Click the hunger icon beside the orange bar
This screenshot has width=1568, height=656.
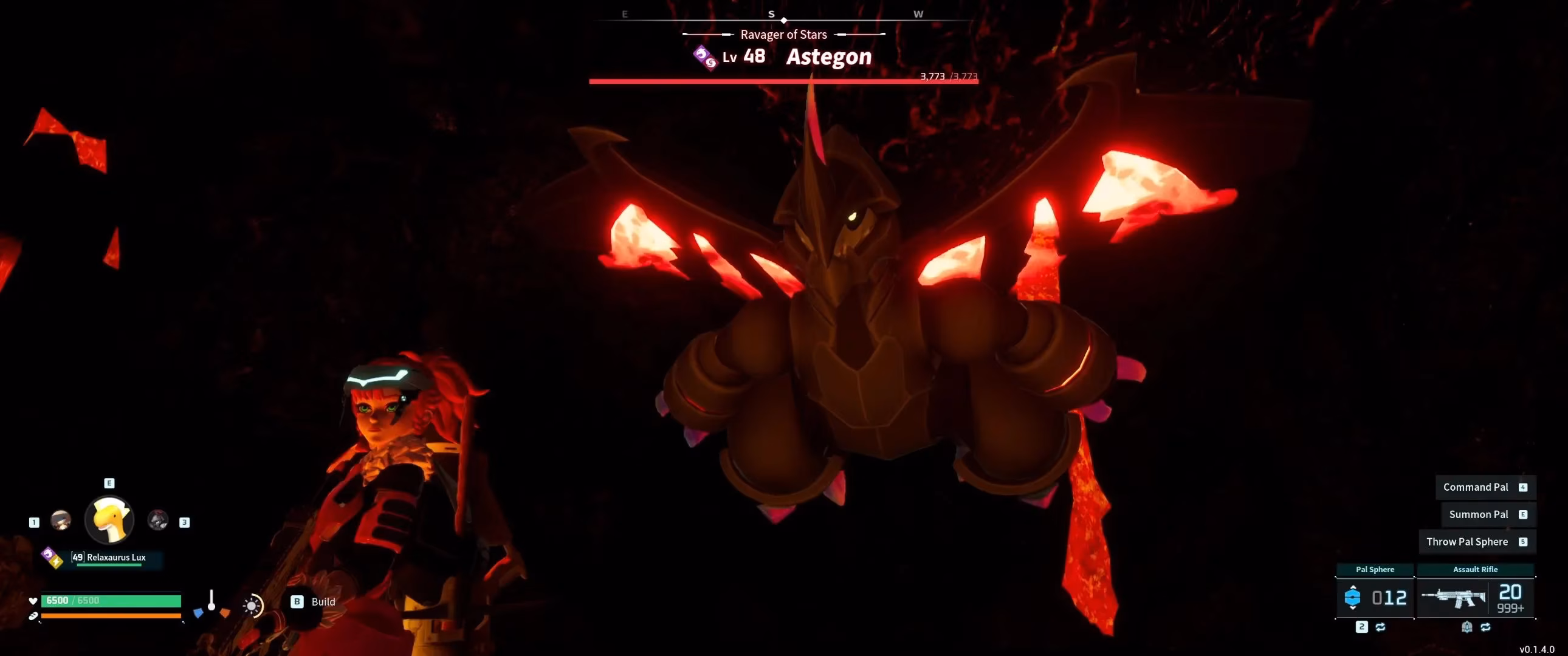[32, 618]
